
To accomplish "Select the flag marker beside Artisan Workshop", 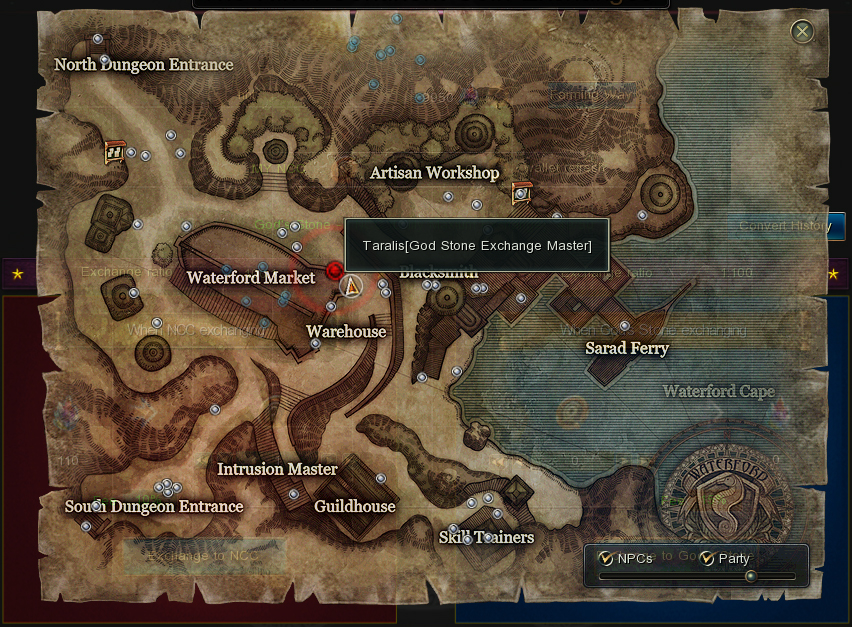I will click(521, 193).
